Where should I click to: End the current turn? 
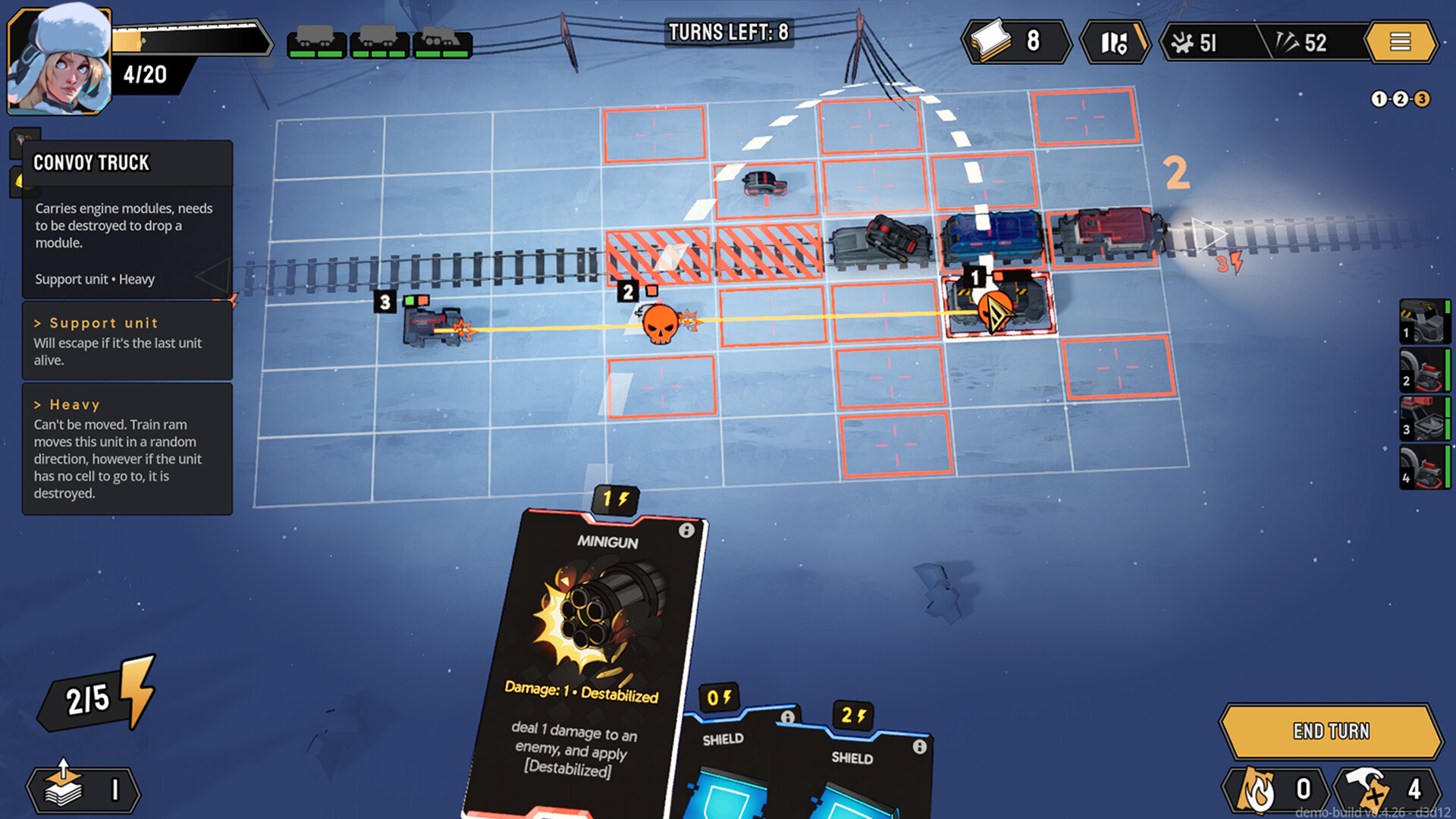coord(1331,731)
